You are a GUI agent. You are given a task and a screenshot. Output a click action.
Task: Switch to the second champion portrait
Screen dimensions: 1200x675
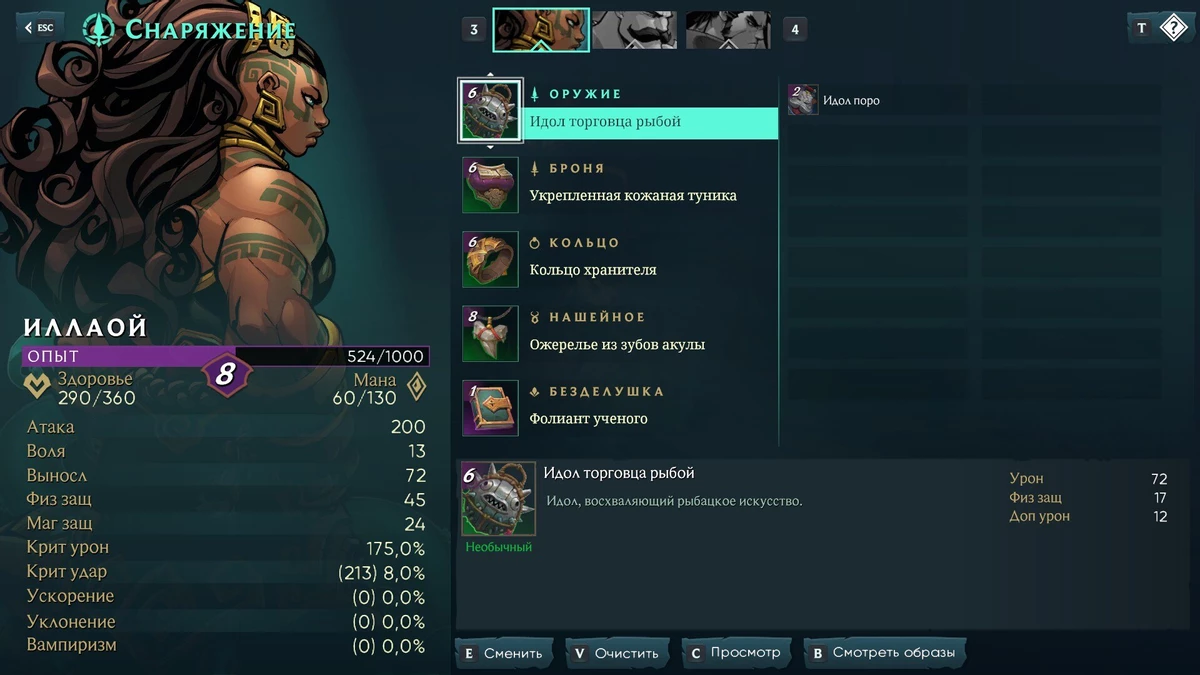point(634,30)
